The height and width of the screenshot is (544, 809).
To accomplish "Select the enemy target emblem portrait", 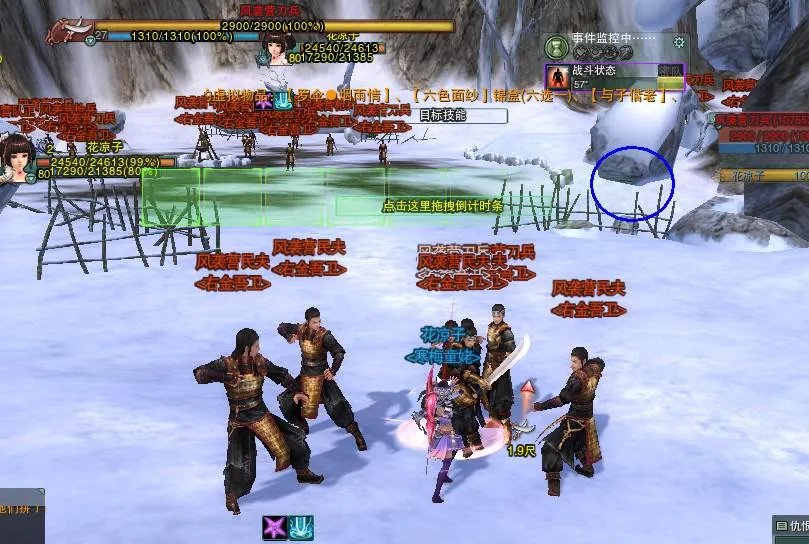I will 68,31.
